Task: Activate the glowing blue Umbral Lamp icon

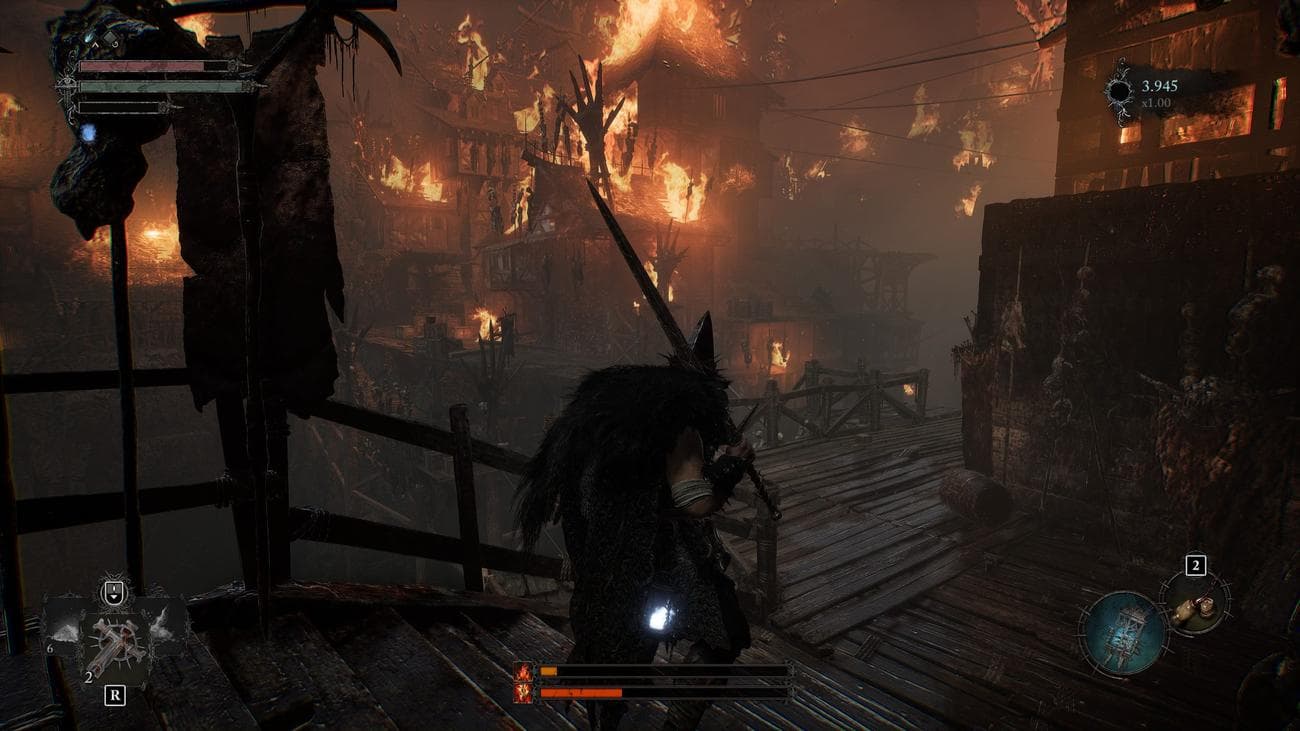Action: [x=1122, y=632]
